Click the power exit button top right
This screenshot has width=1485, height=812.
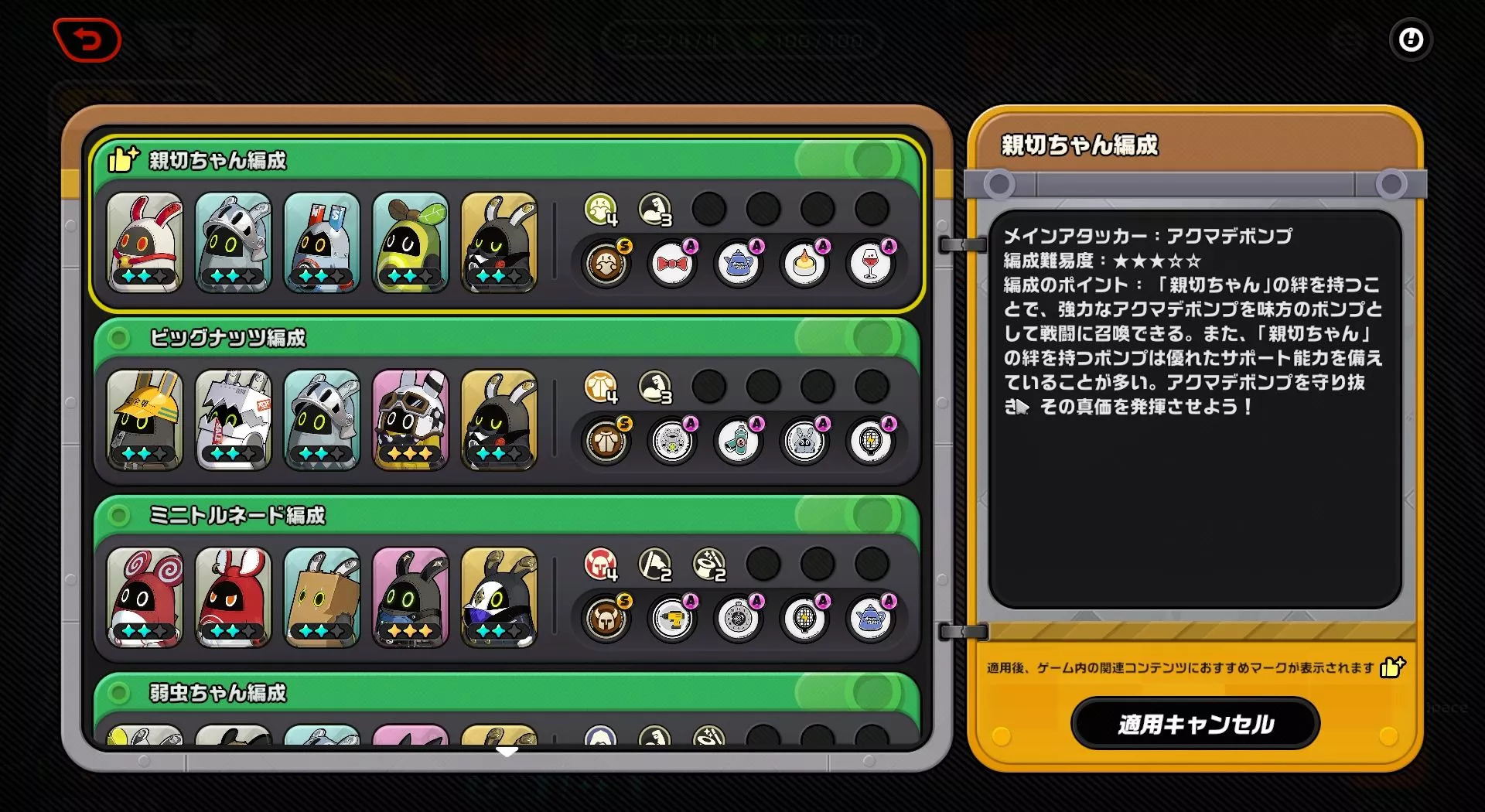click(1411, 40)
